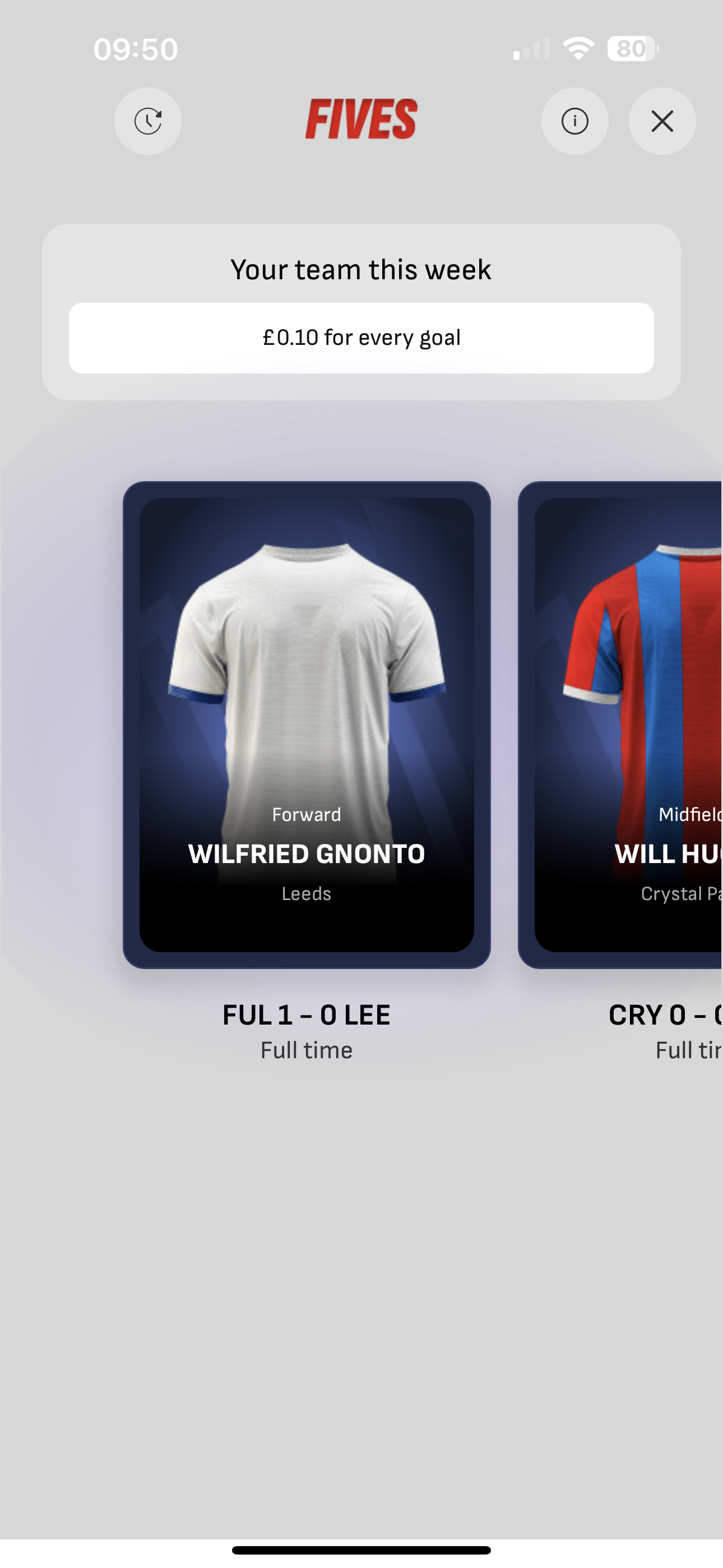Tap the circled information symbol
The width and height of the screenshot is (723, 1568).
coord(574,121)
